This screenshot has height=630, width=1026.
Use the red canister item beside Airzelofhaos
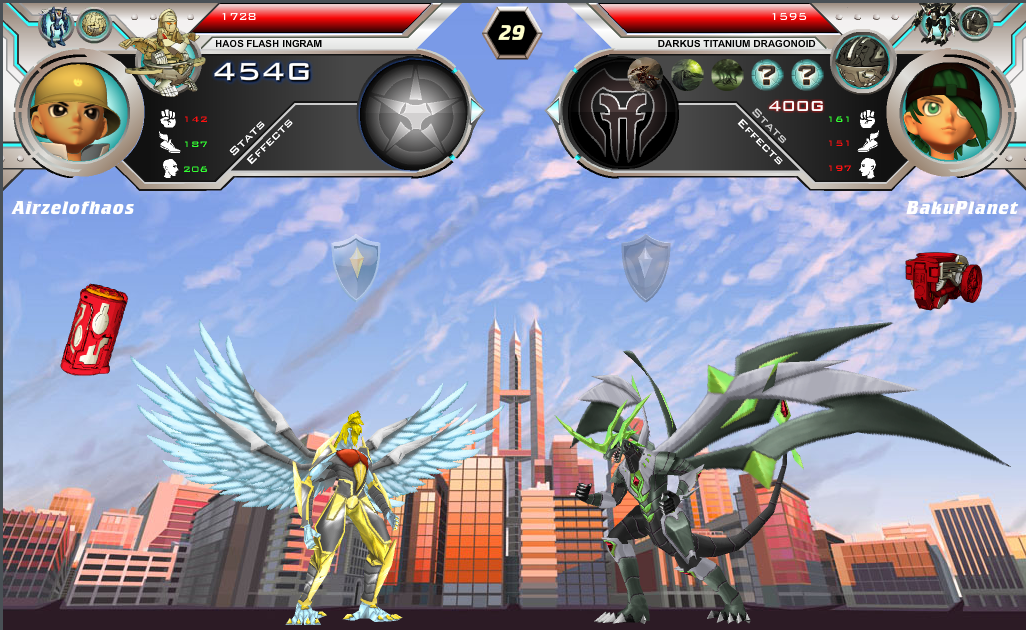point(93,329)
